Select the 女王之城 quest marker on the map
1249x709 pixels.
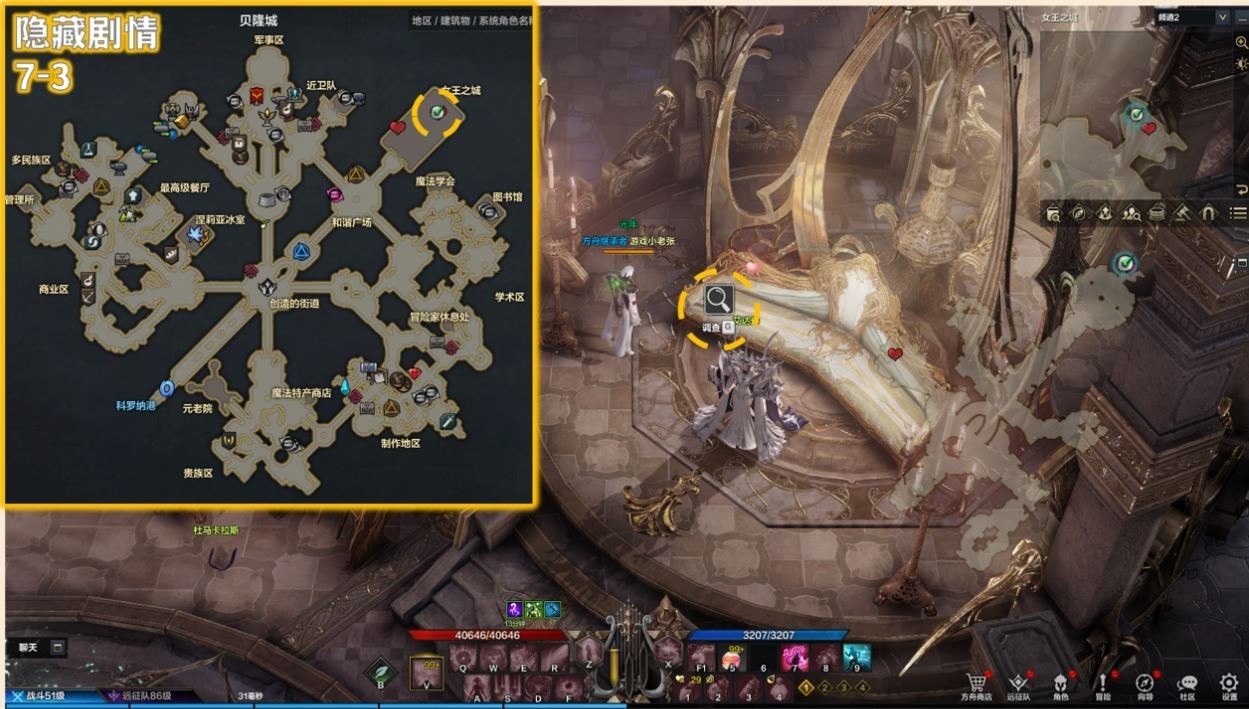point(437,113)
